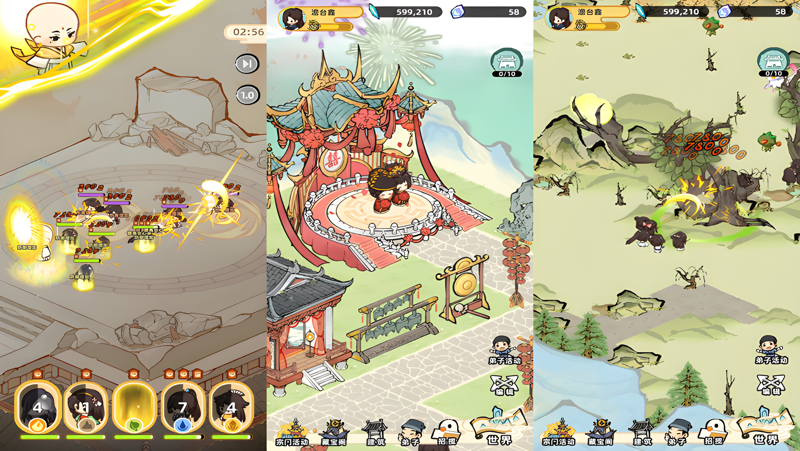Open 弟子活动 on the courtyard screen
Image resolution: width=800 pixels, height=451 pixels.
pos(503,350)
